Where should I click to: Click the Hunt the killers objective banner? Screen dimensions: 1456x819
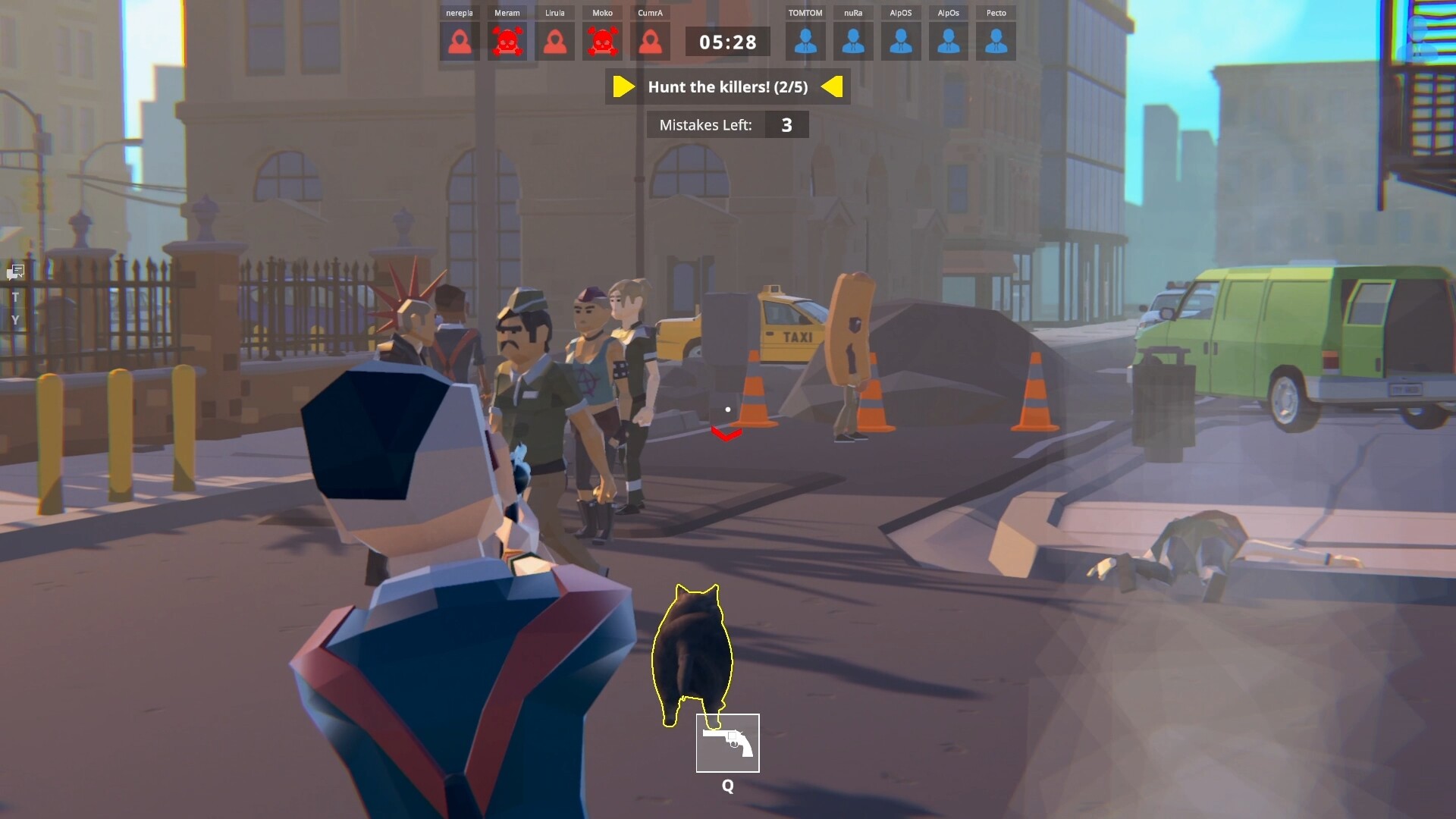(x=727, y=87)
